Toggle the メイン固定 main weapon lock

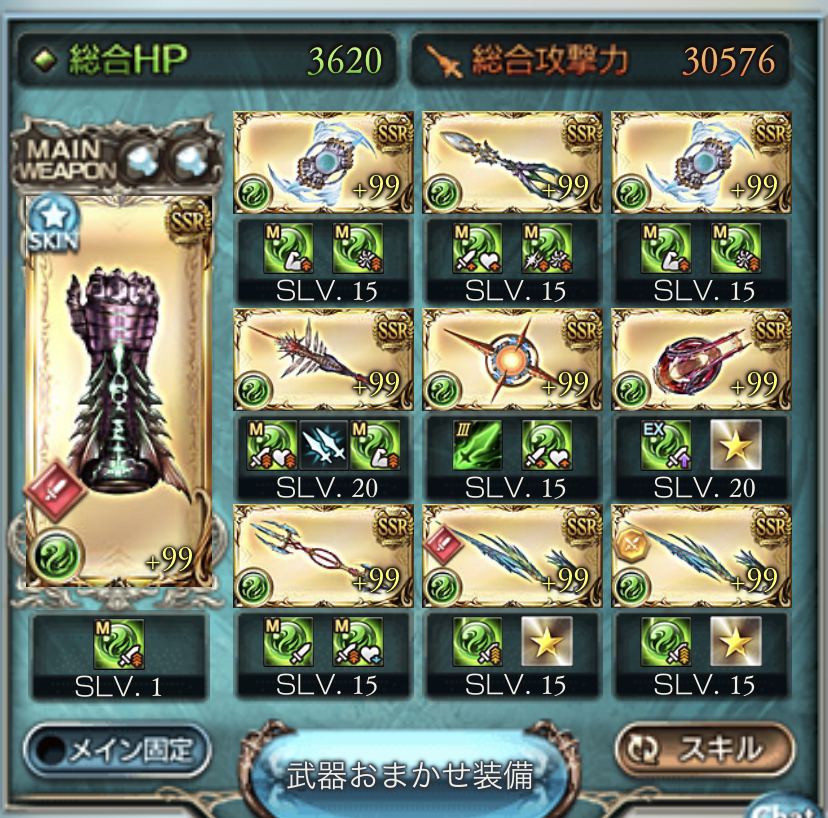tap(117, 747)
